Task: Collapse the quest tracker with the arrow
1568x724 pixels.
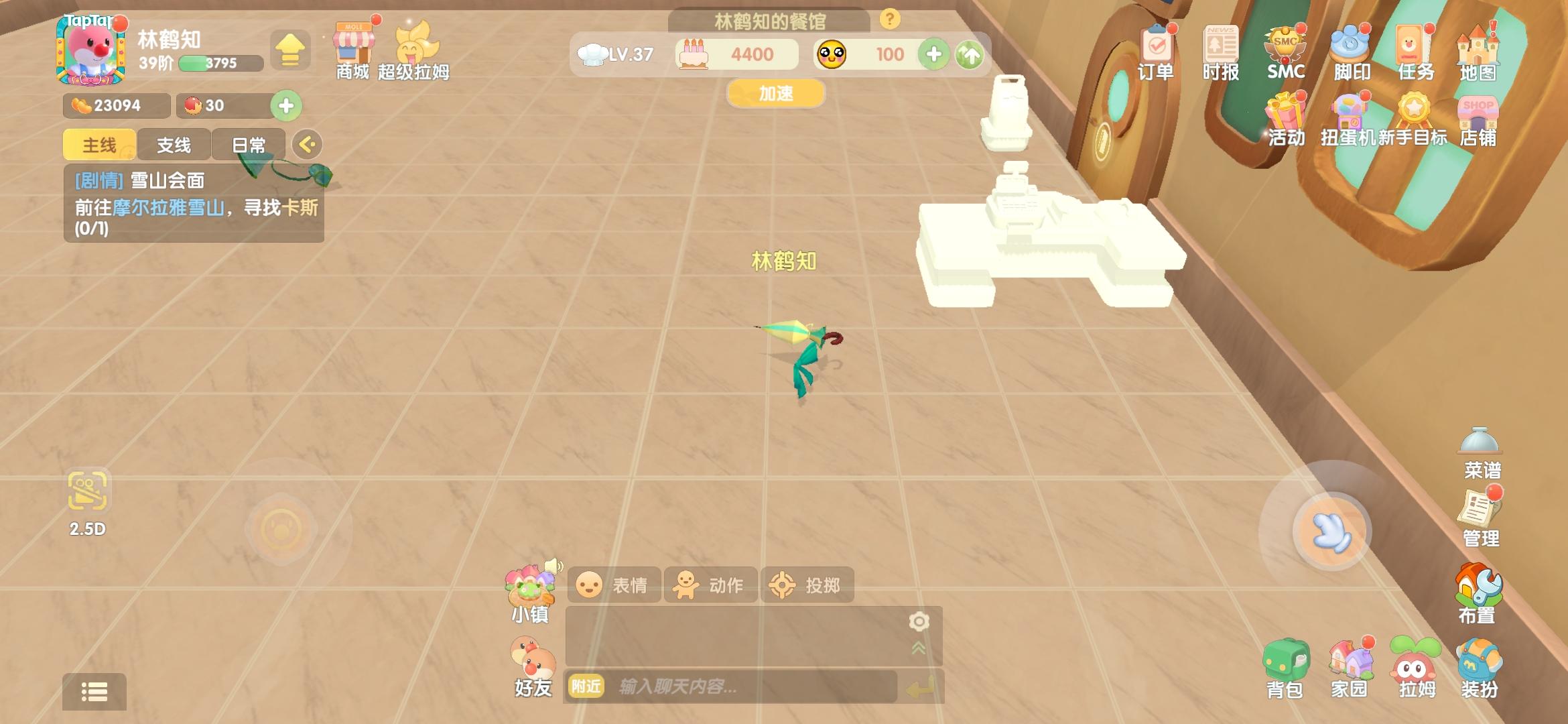Action: 308,144
